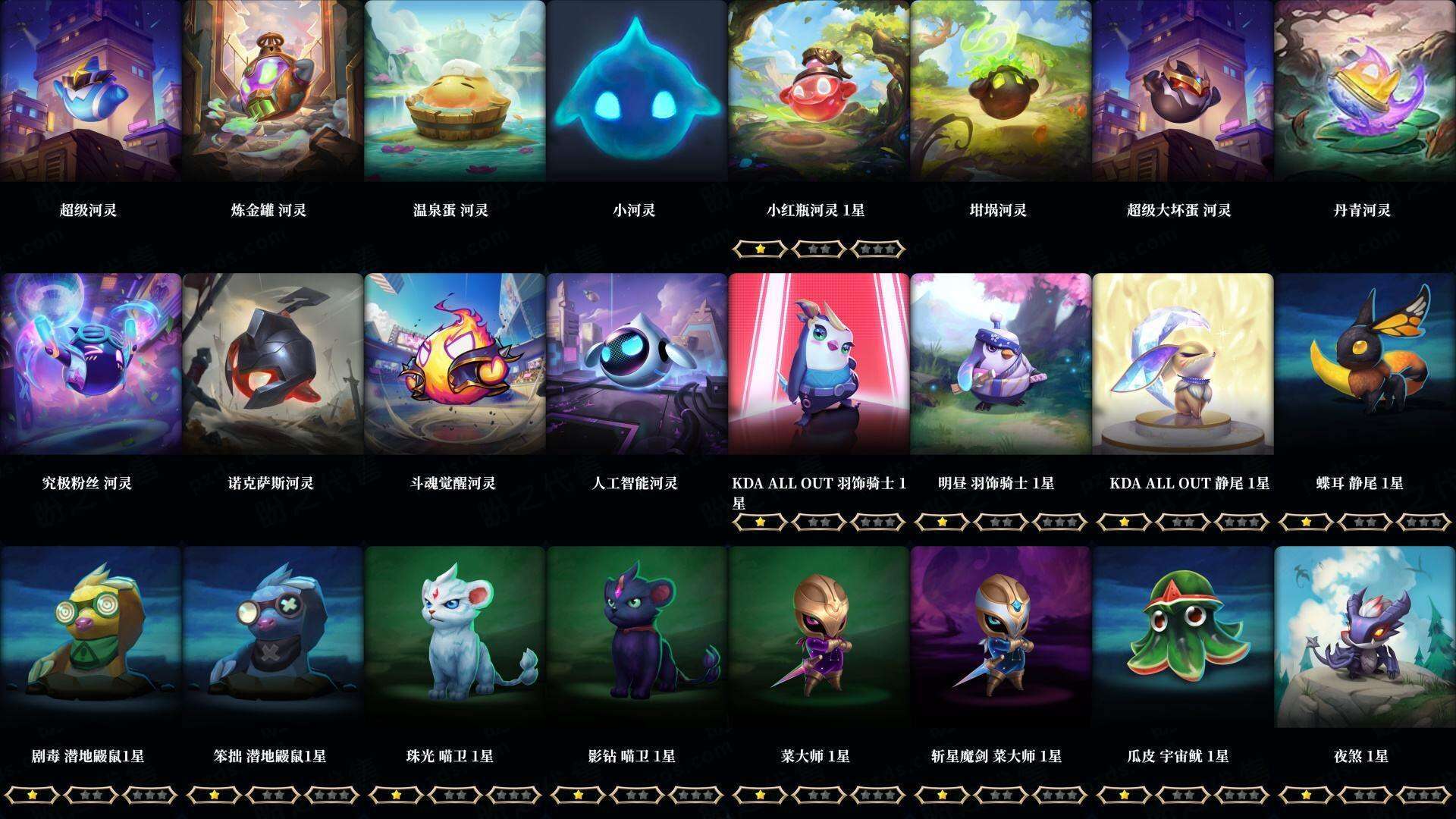Viewport: 1456px width, 819px height.
Task: Select 3-star level for KDA ALL OUT 静尾
Action: click(1241, 522)
